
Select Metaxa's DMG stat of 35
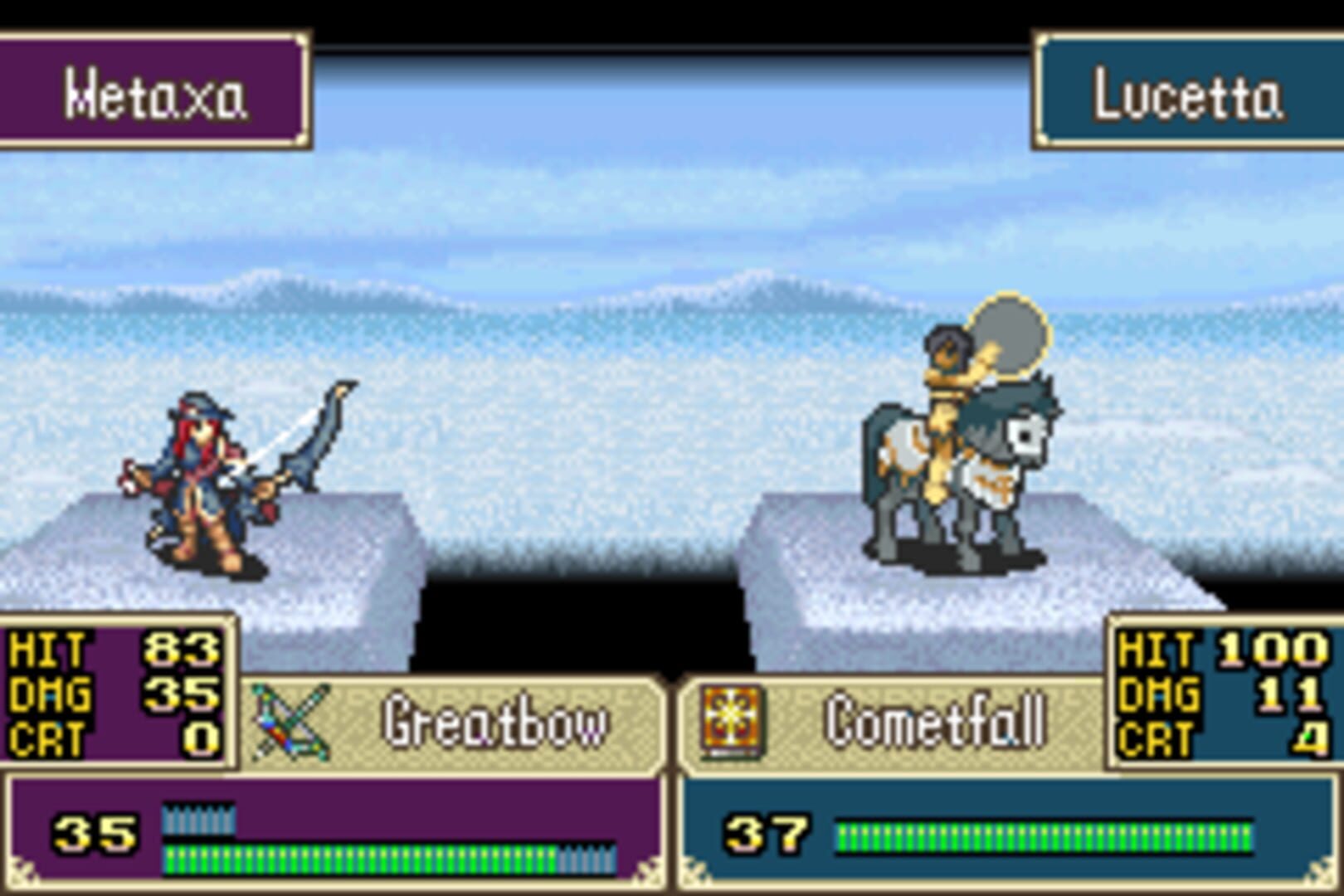(183, 694)
